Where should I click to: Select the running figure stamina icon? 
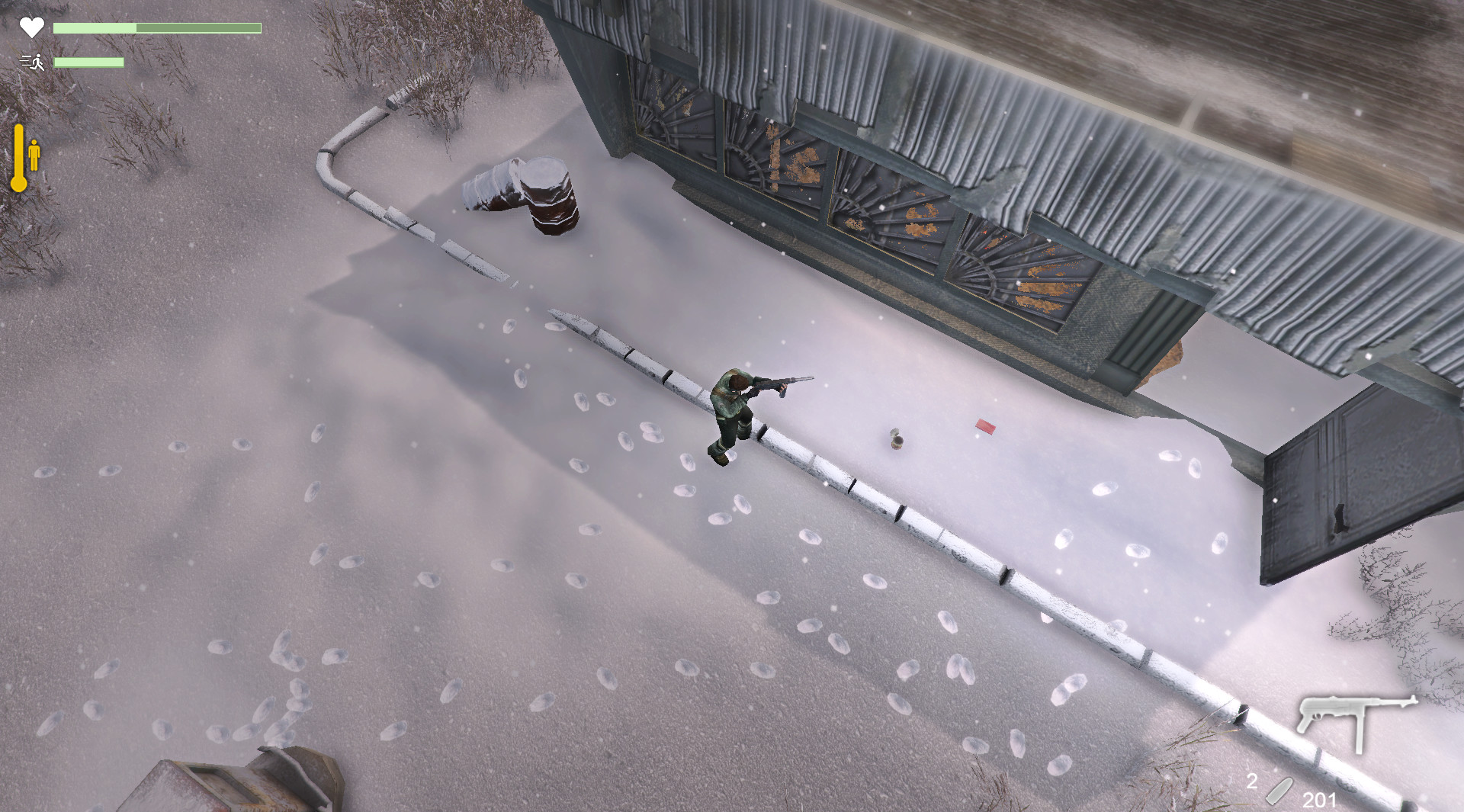(x=32, y=61)
